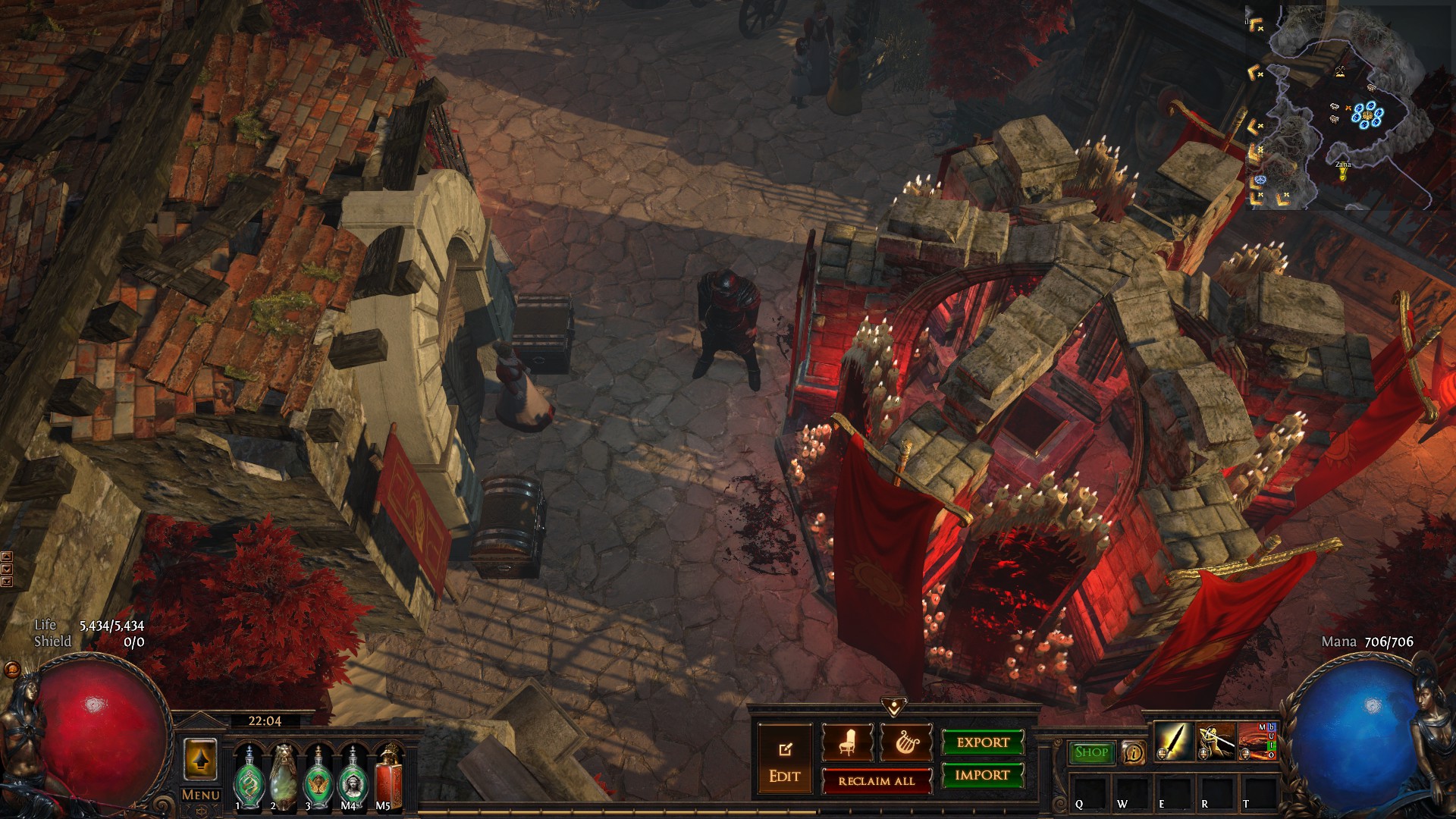The height and width of the screenshot is (819, 1456).
Task: Use the winged green flask in slot 3
Action: (318, 777)
